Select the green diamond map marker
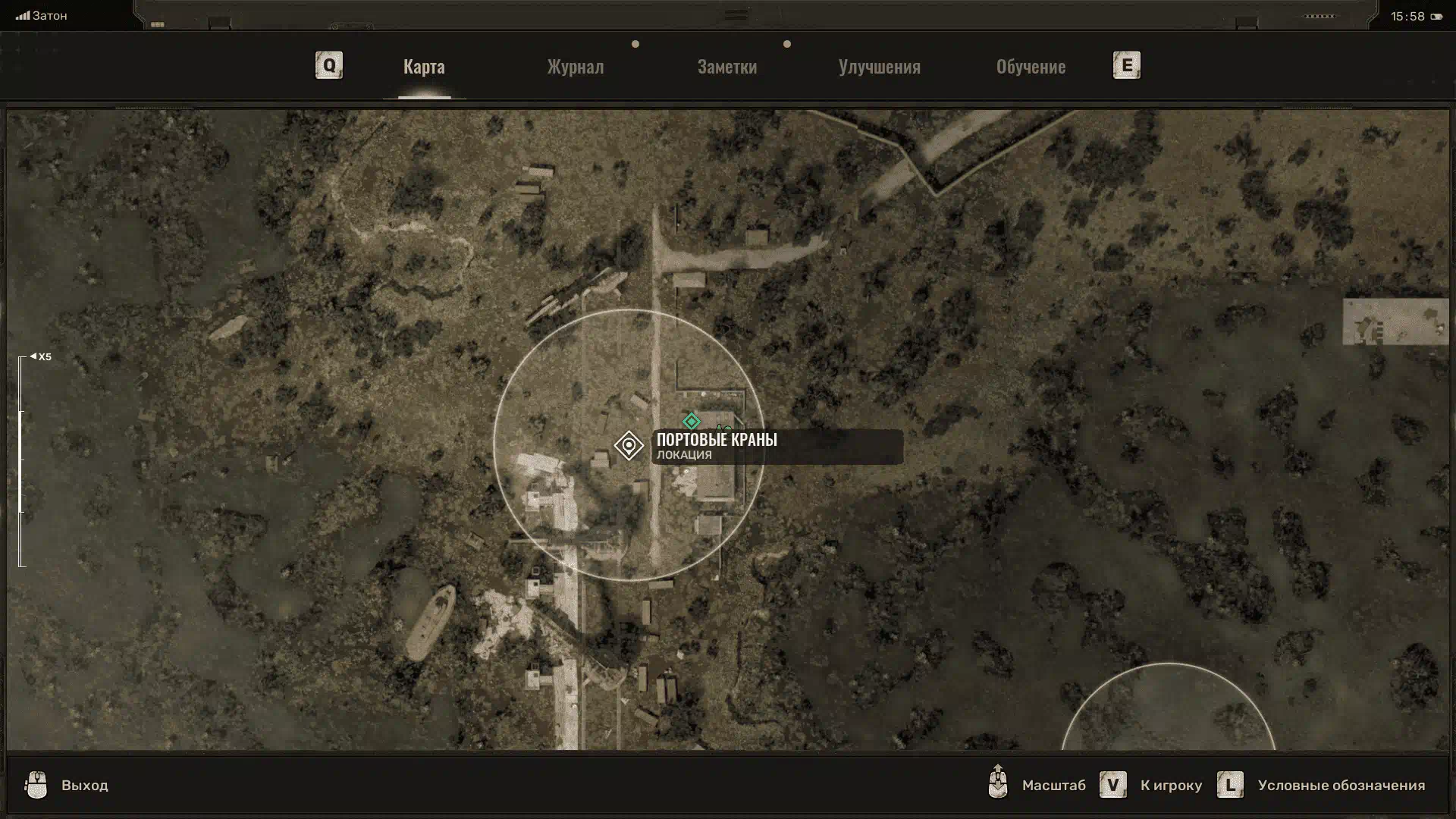1456x819 pixels. point(691,421)
